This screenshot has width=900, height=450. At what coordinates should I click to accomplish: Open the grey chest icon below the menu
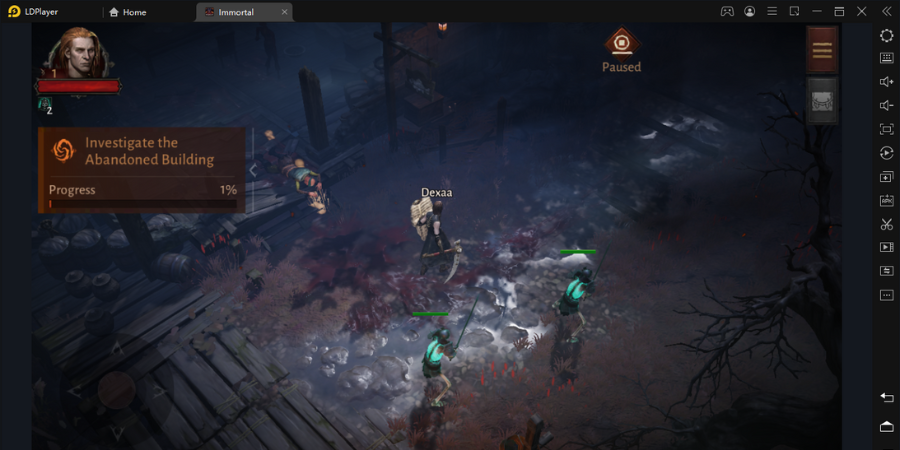pyautogui.click(x=822, y=101)
